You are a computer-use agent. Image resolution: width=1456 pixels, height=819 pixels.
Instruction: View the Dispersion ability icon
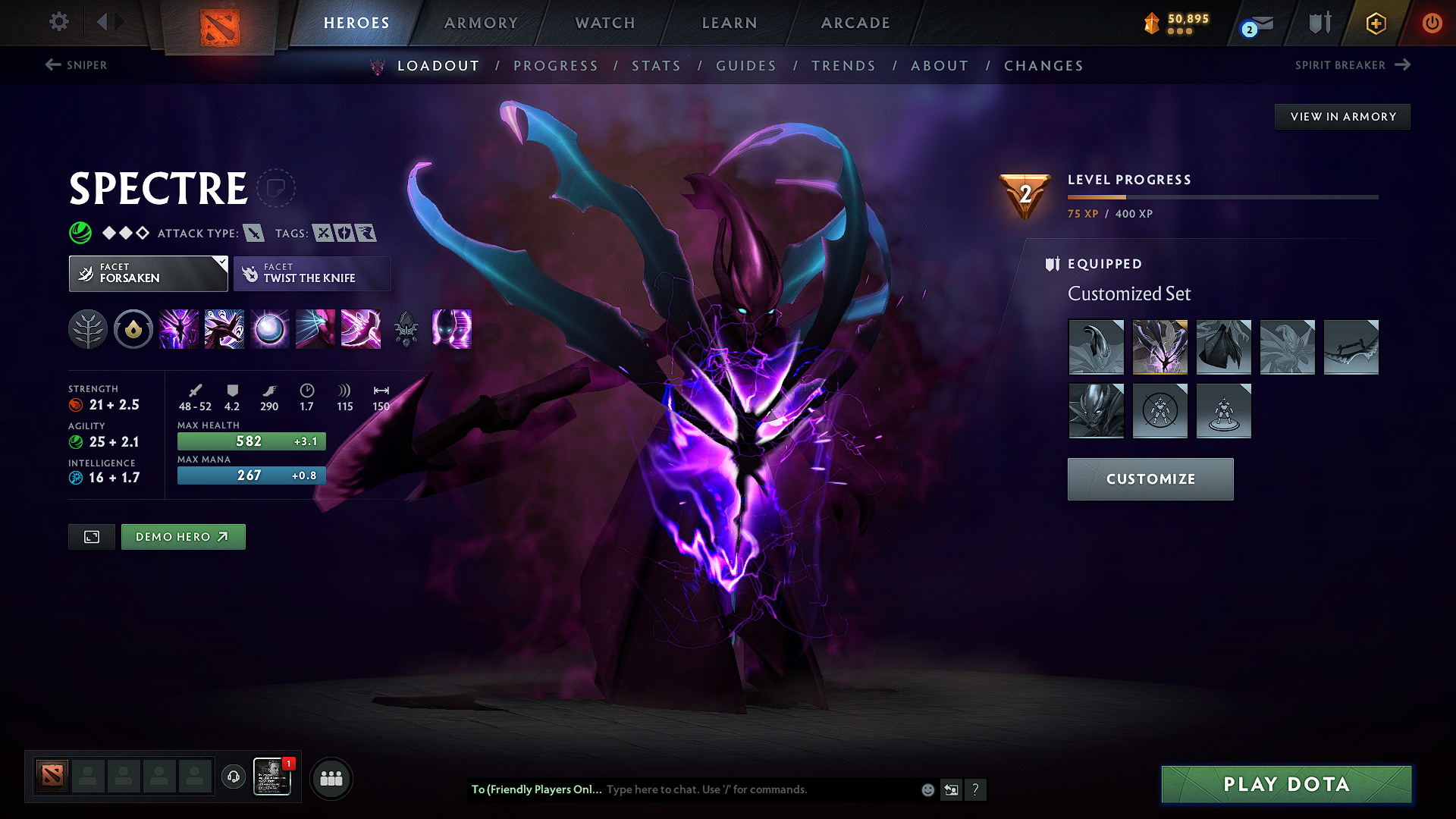pos(269,329)
